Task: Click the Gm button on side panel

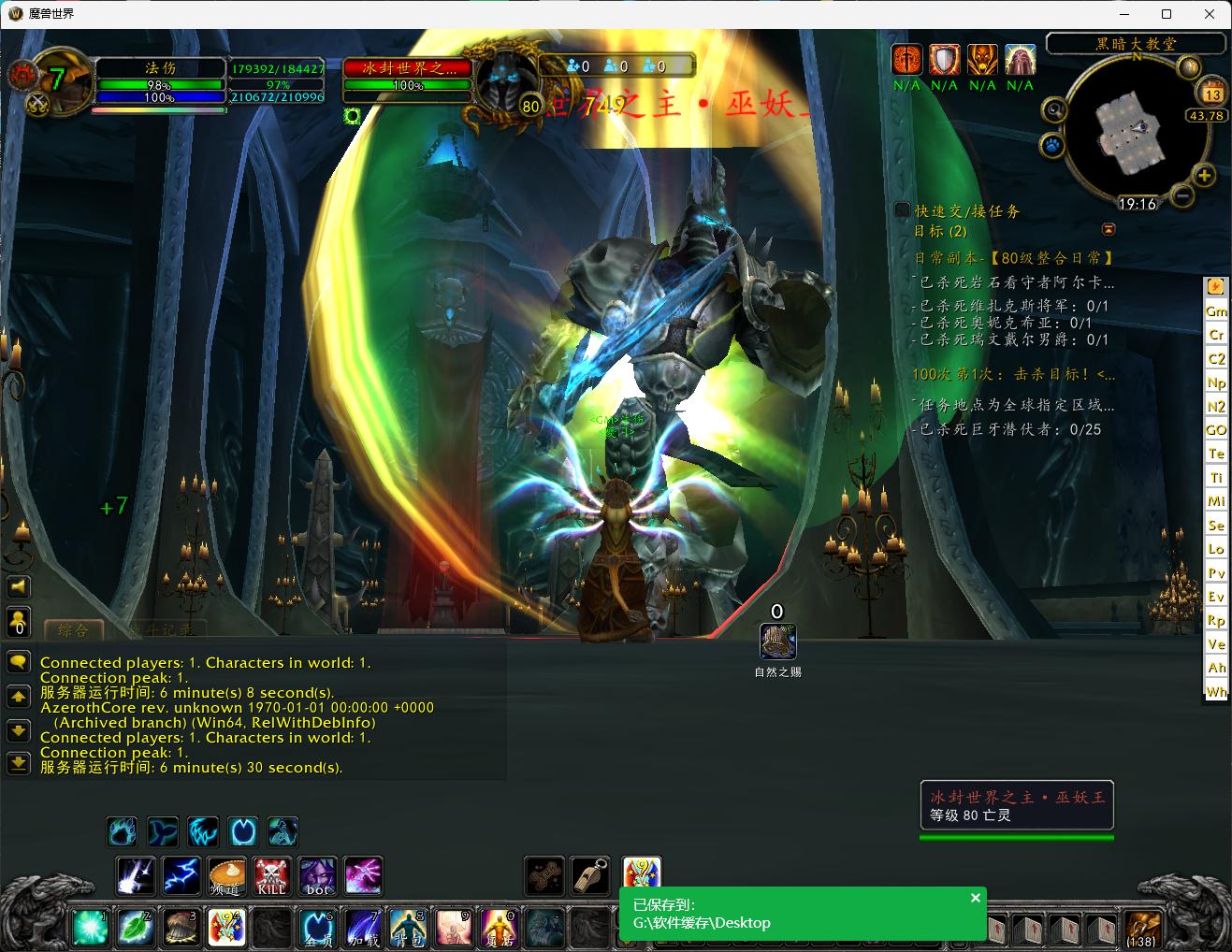Action: pos(1215,310)
